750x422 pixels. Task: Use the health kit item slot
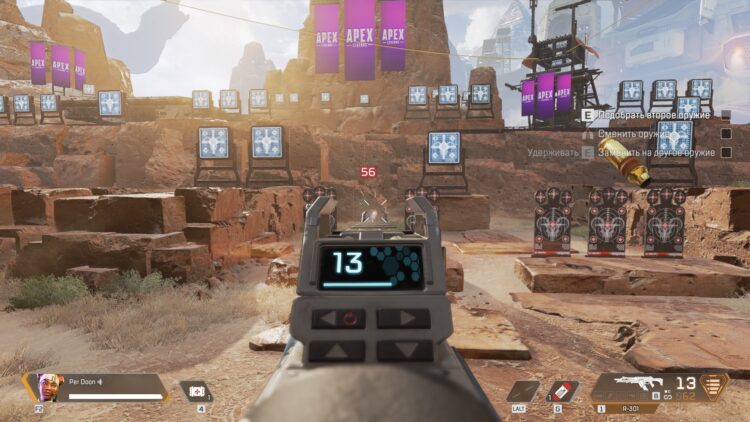coord(195,391)
